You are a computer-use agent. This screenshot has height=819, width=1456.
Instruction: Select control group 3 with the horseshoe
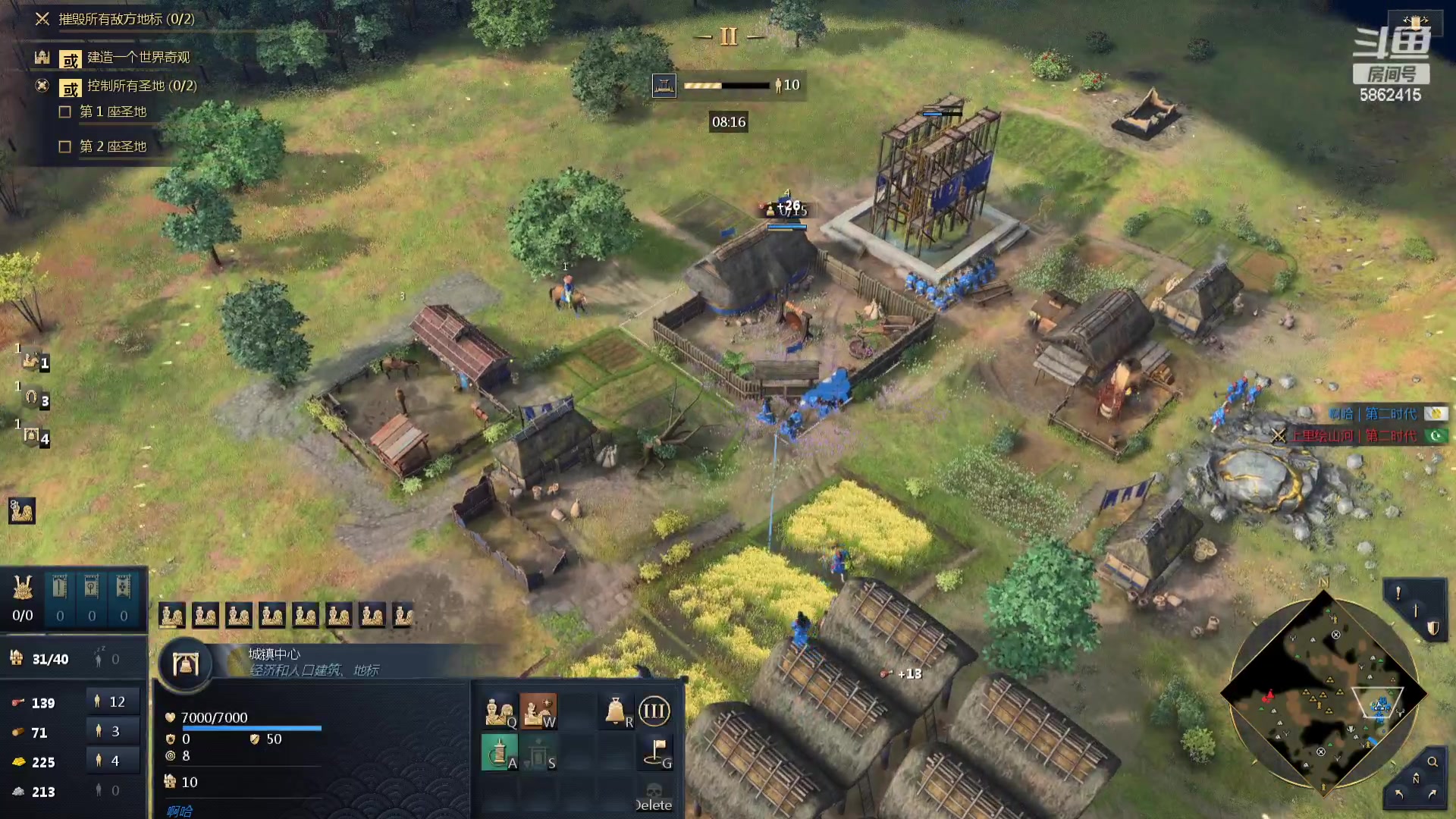(32, 398)
